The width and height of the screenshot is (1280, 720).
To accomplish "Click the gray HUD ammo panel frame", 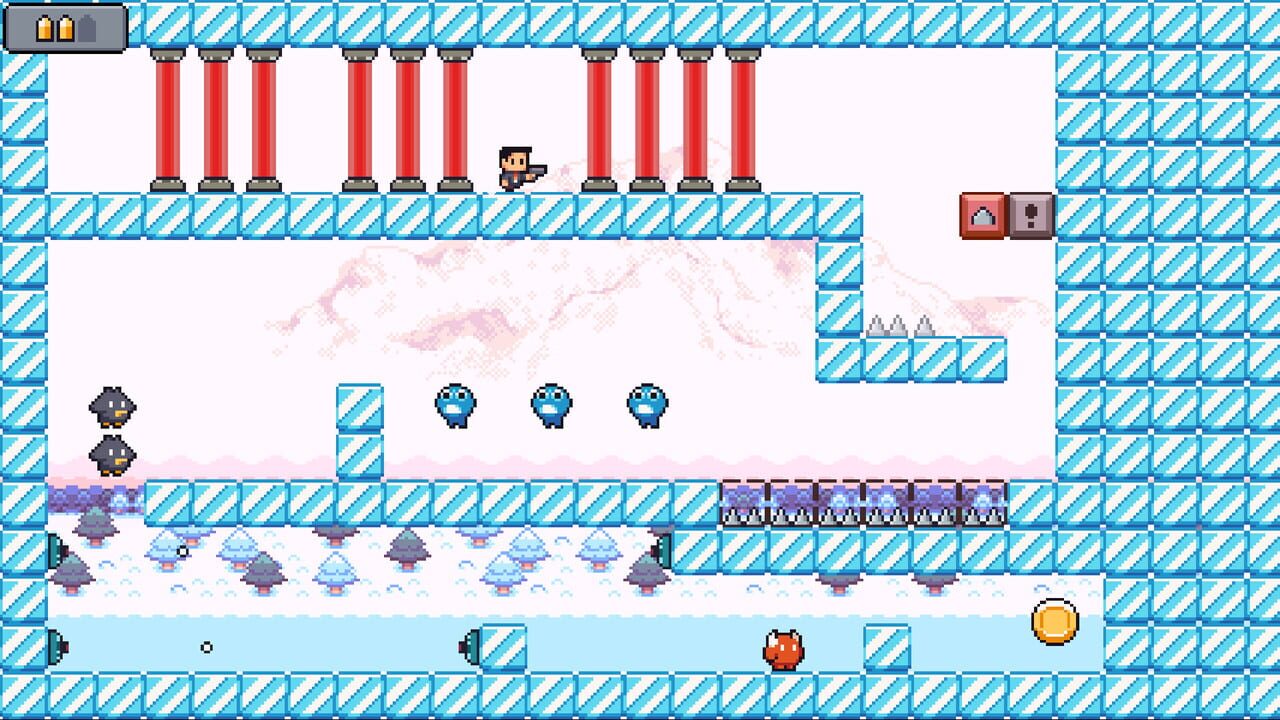I will 20,28.
